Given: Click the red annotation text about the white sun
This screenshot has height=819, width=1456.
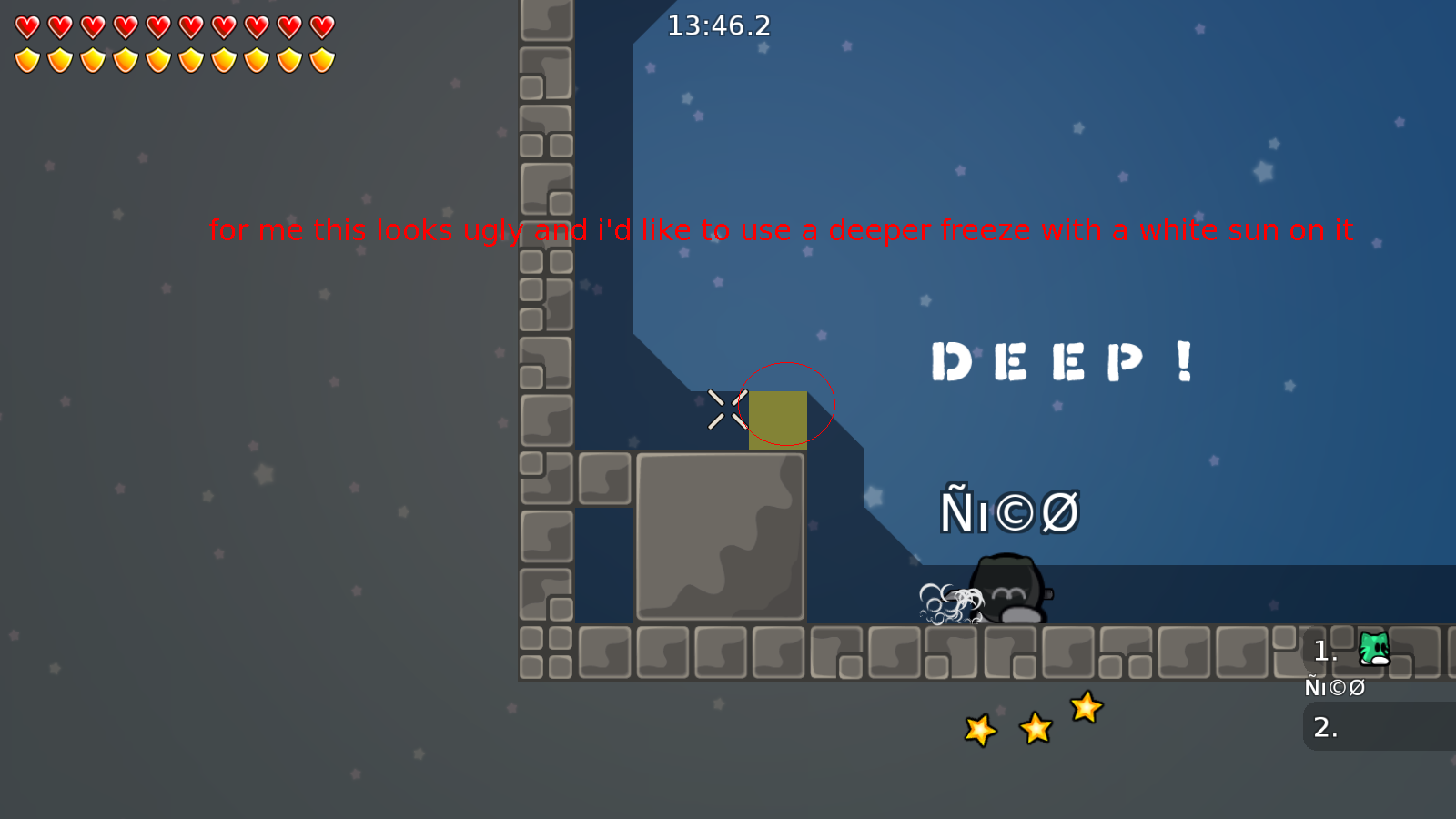Looking at the screenshot, I should coord(780,230).
